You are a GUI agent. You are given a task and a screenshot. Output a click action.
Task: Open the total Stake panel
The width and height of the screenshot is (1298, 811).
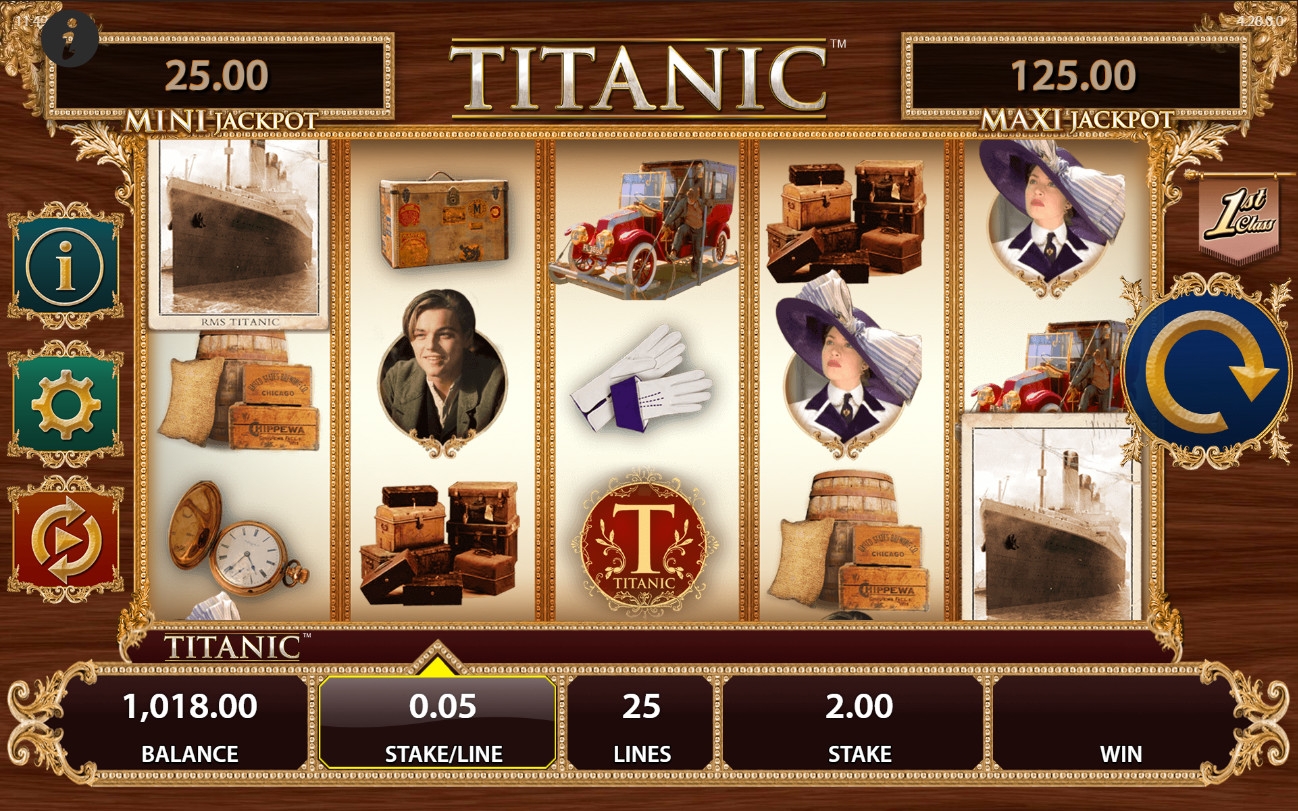pyautogui.click(x=858, y=722)
